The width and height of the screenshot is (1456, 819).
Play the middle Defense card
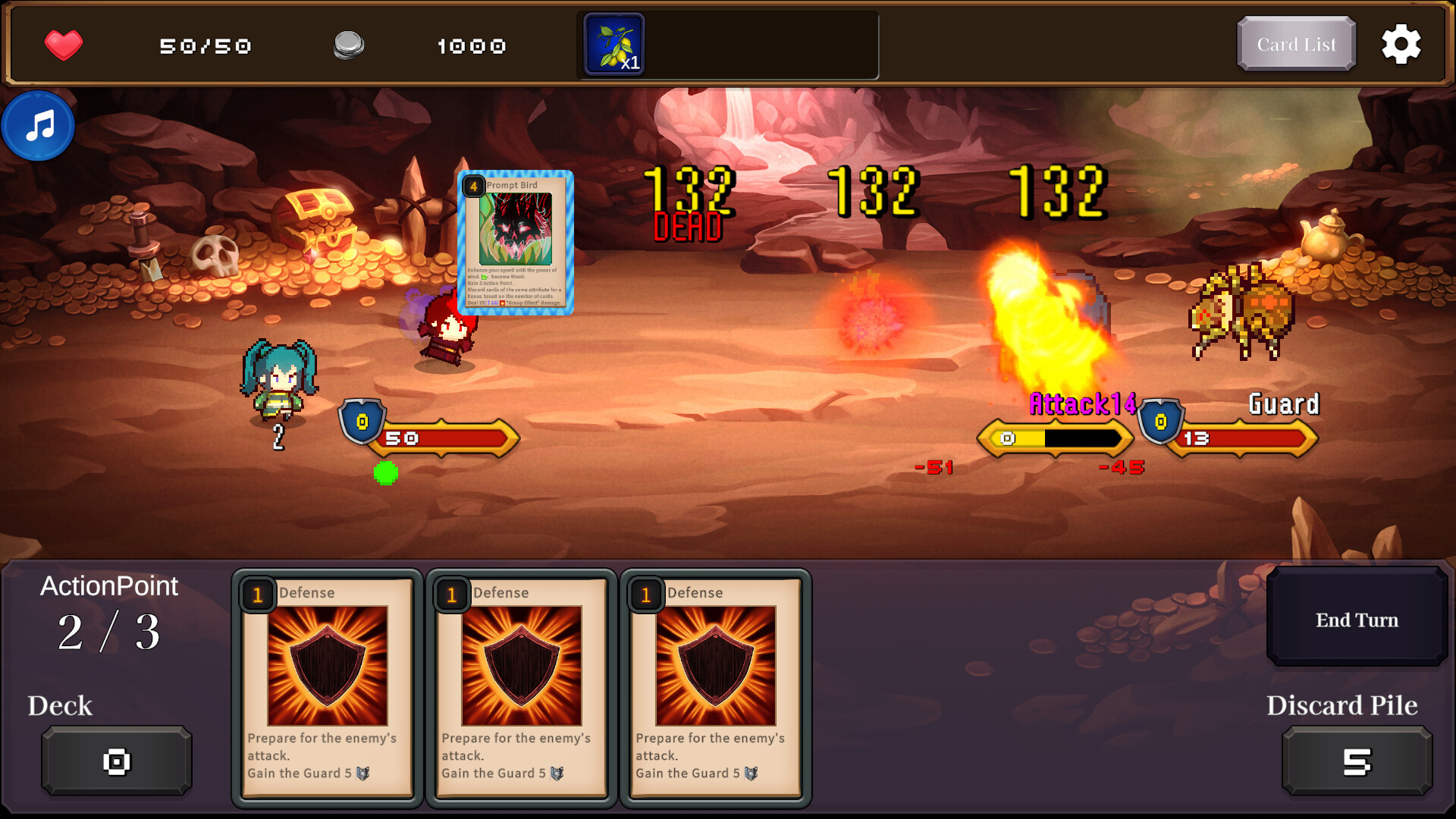(x=520, y=686)
